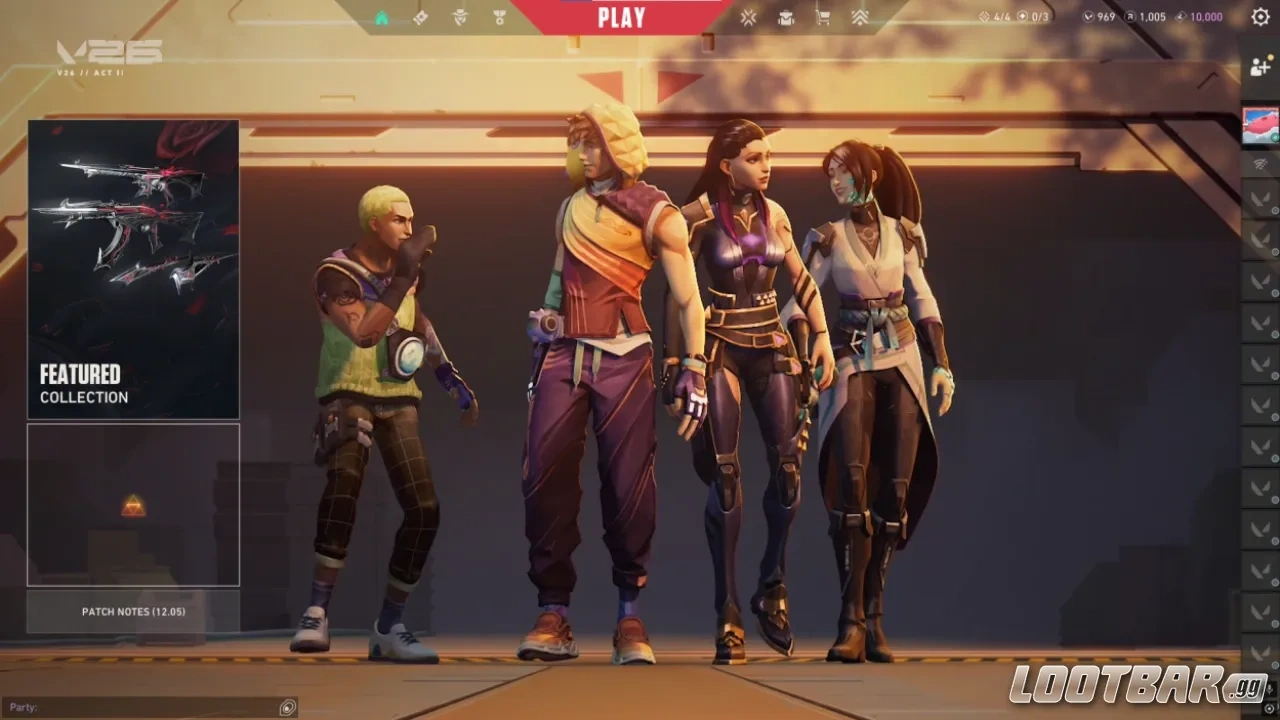
Task: Click the Radianite Points 1,005 icon
Action: pos(1129,16)
